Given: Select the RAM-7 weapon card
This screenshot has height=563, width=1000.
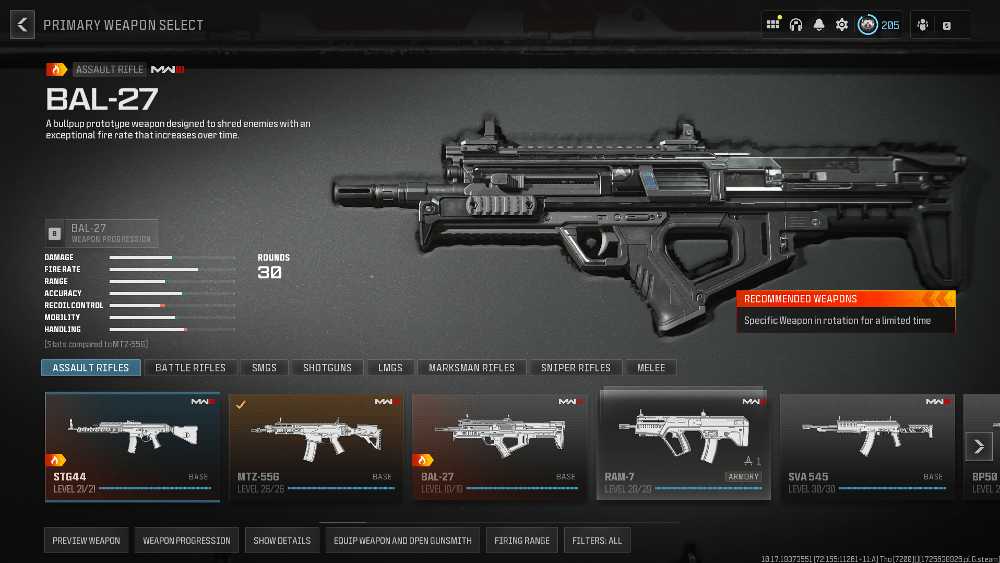Looking at the screenshot, I should [684, 444].
